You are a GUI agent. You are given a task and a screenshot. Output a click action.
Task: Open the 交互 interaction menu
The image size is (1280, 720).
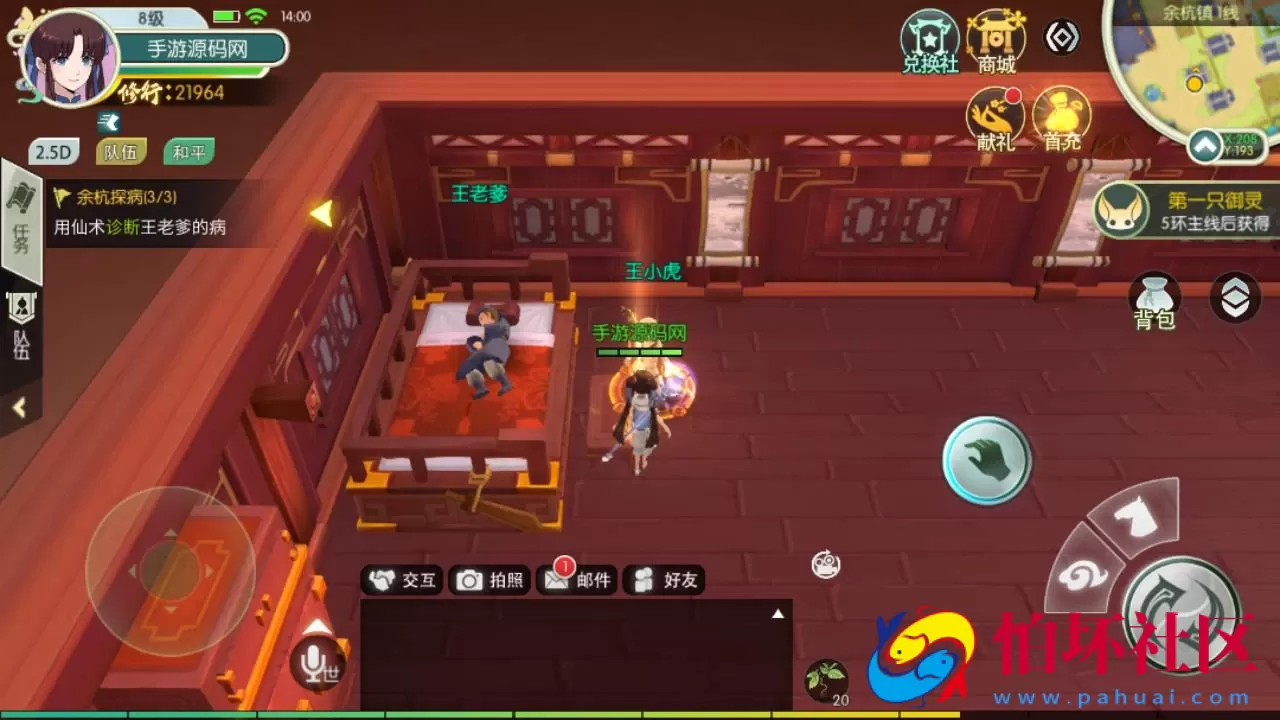pos(403,580)
